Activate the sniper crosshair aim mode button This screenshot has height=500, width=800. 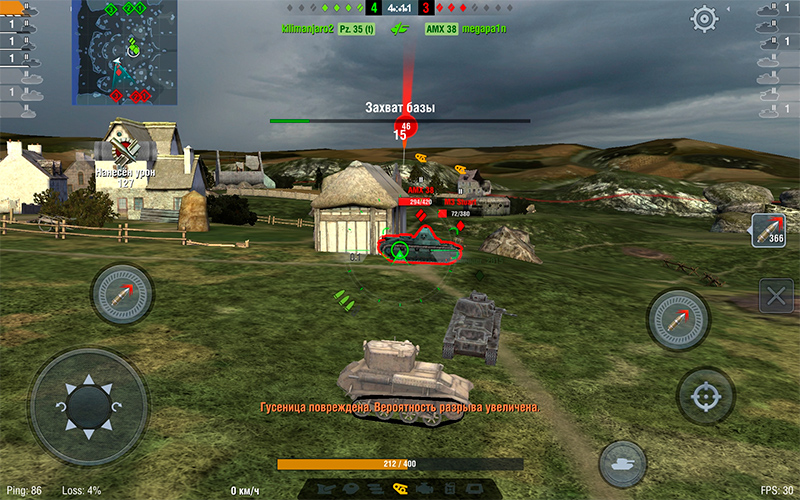(706, 396)
